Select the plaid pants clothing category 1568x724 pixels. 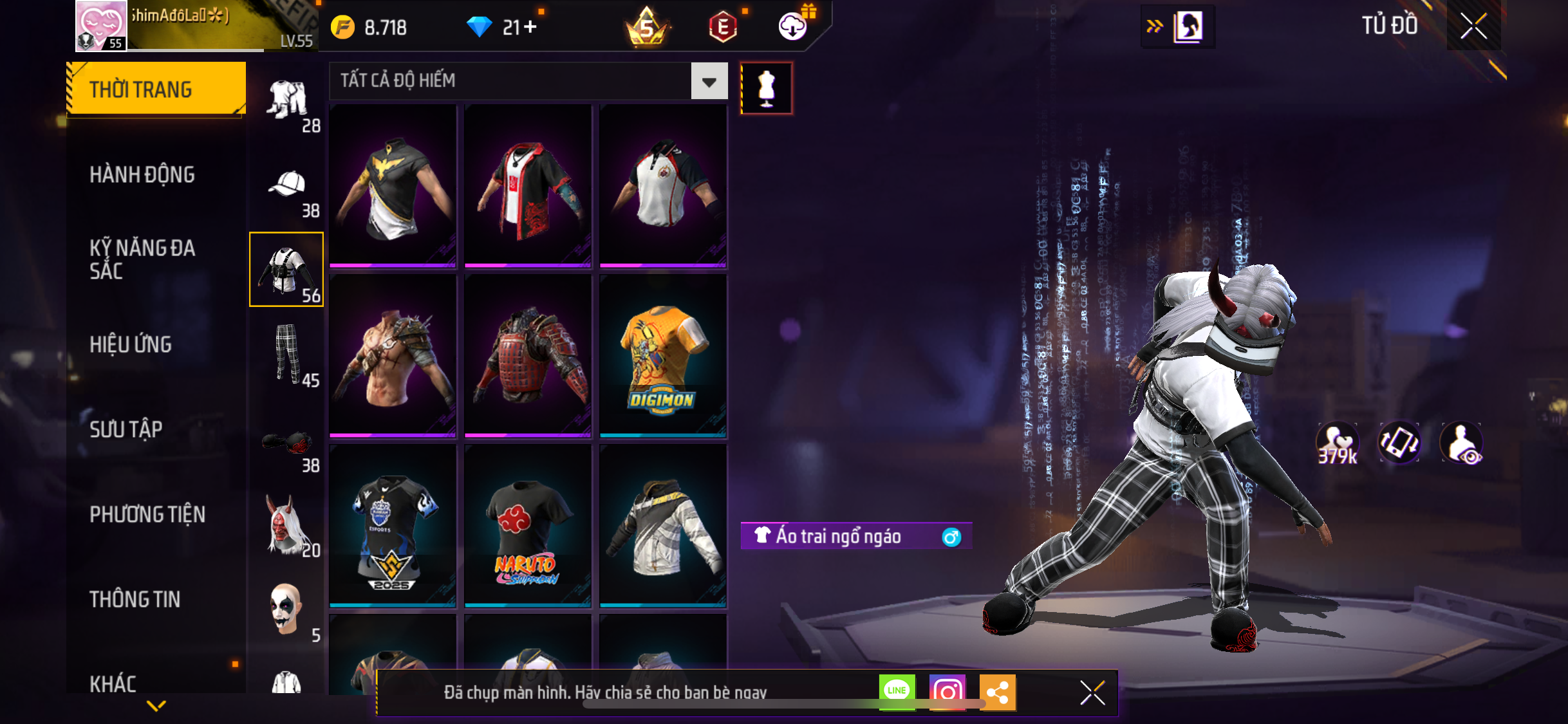point(286,354)
